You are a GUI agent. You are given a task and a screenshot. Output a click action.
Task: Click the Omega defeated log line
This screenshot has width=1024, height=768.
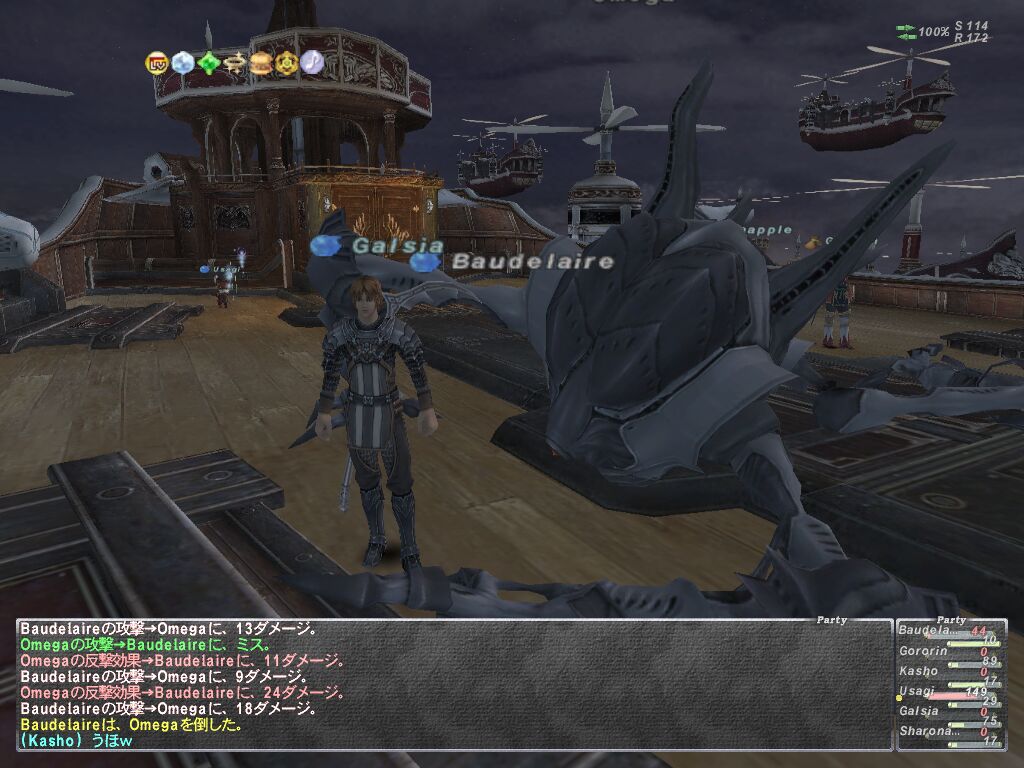point(131,725)
